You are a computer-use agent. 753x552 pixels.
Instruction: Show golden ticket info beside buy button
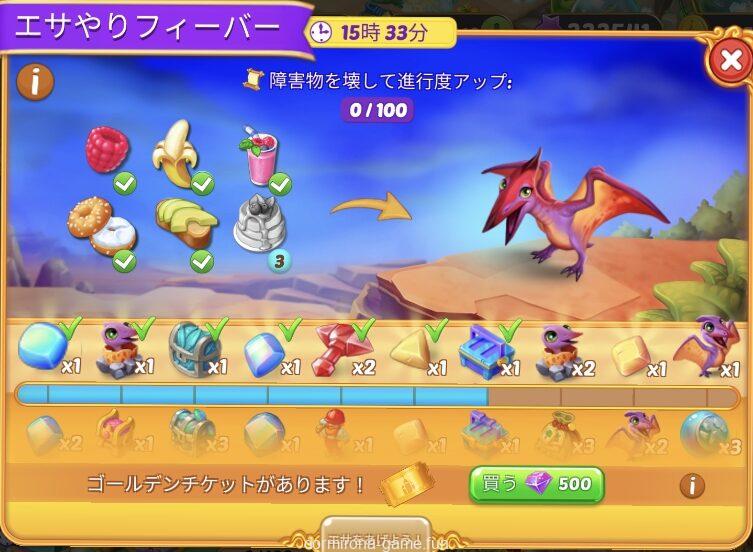690,486
